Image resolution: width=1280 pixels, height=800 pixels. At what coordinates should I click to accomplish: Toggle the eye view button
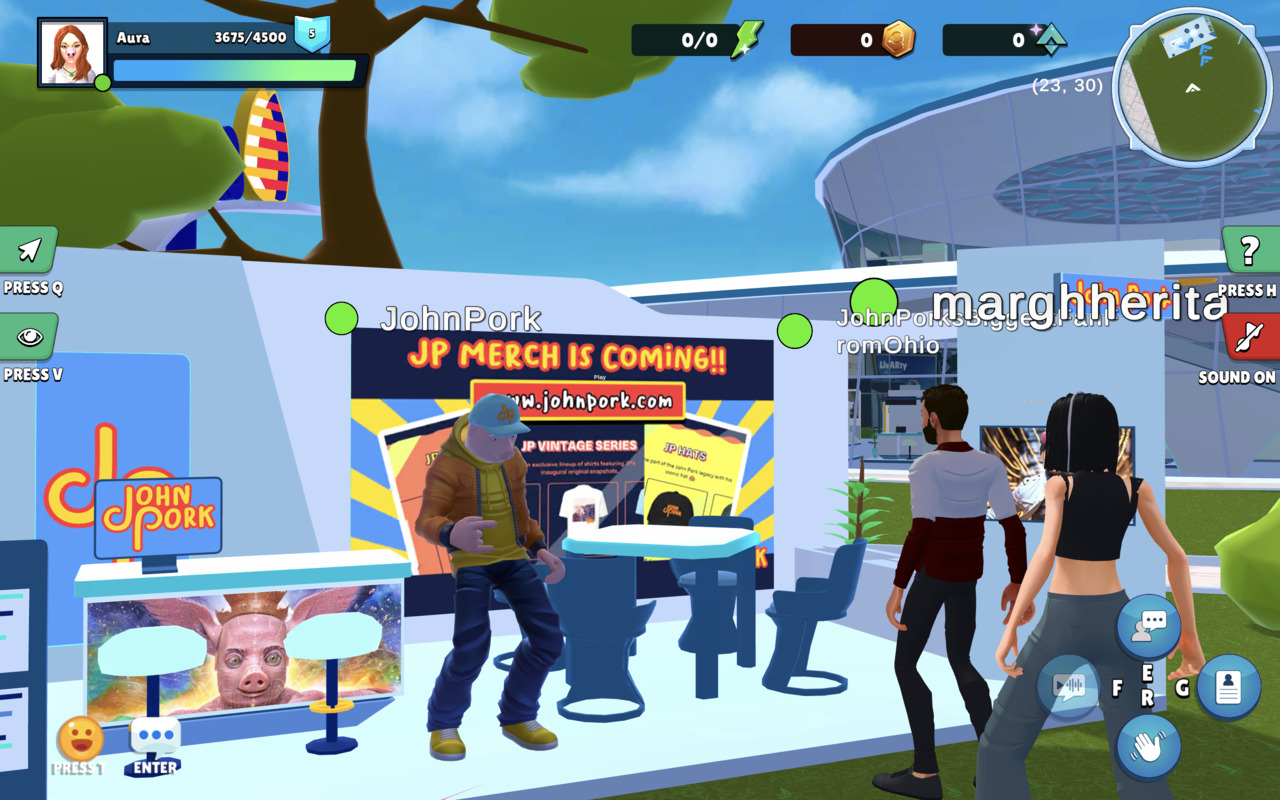(x=29, y=337)
